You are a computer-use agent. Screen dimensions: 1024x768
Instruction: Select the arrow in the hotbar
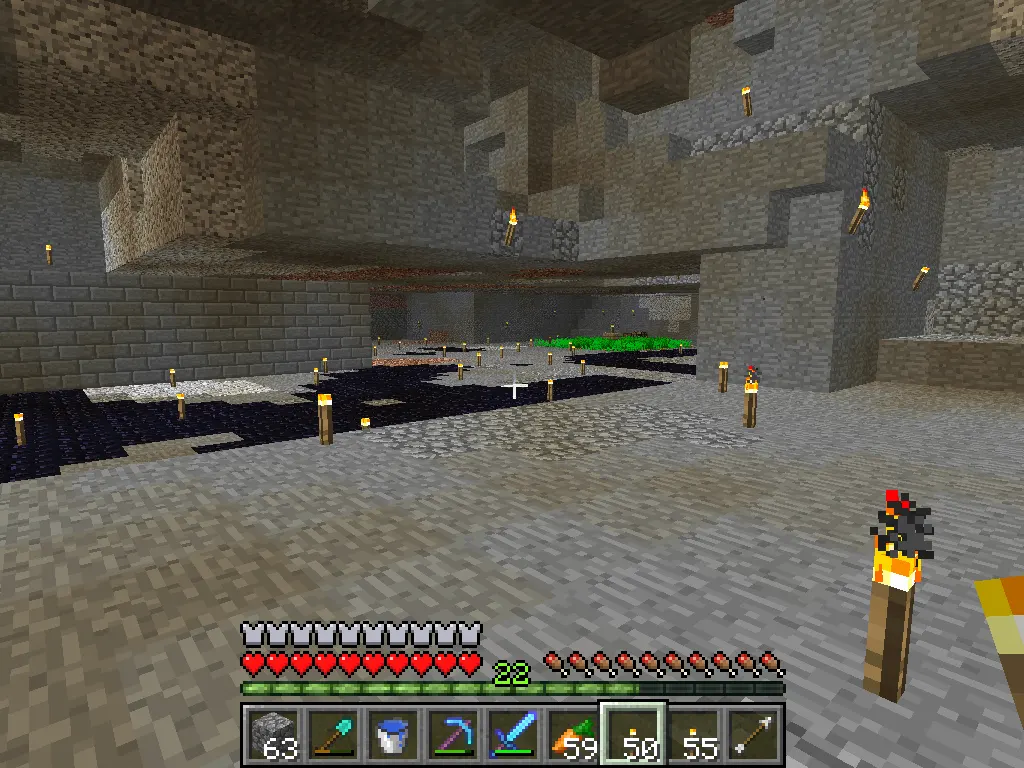tap(752, 735)
